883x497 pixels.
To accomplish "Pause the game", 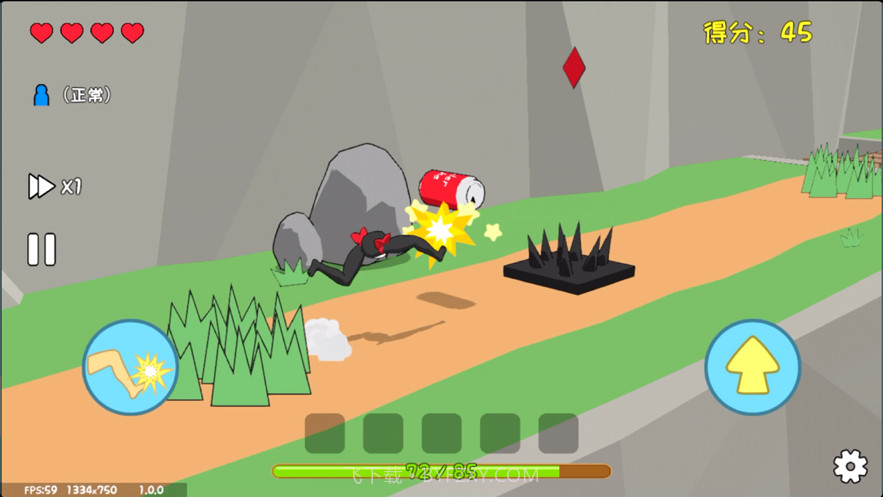I will (41, 249).
